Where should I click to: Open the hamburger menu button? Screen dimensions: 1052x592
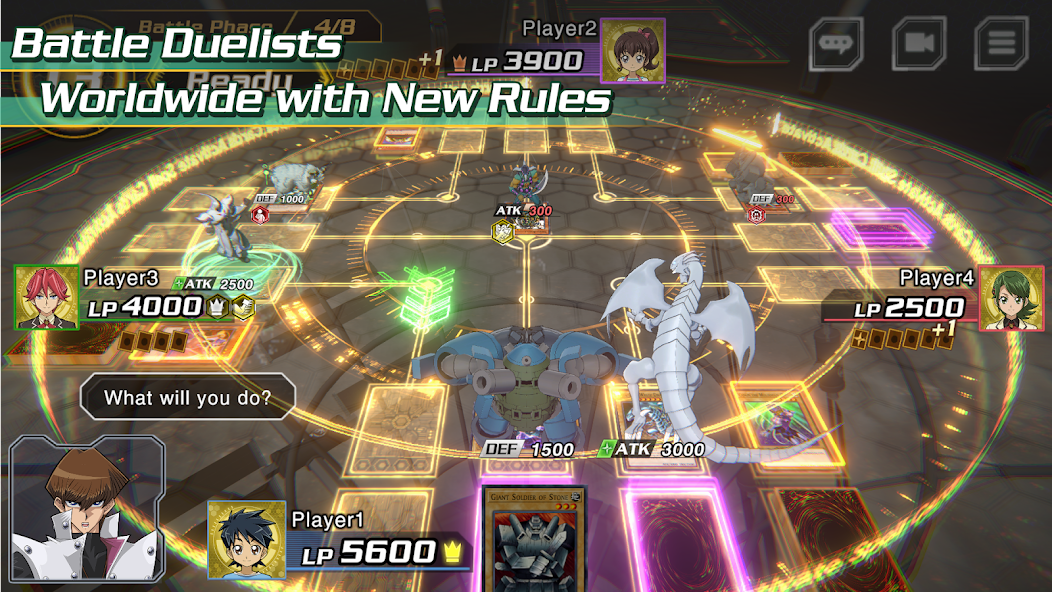1002,44
